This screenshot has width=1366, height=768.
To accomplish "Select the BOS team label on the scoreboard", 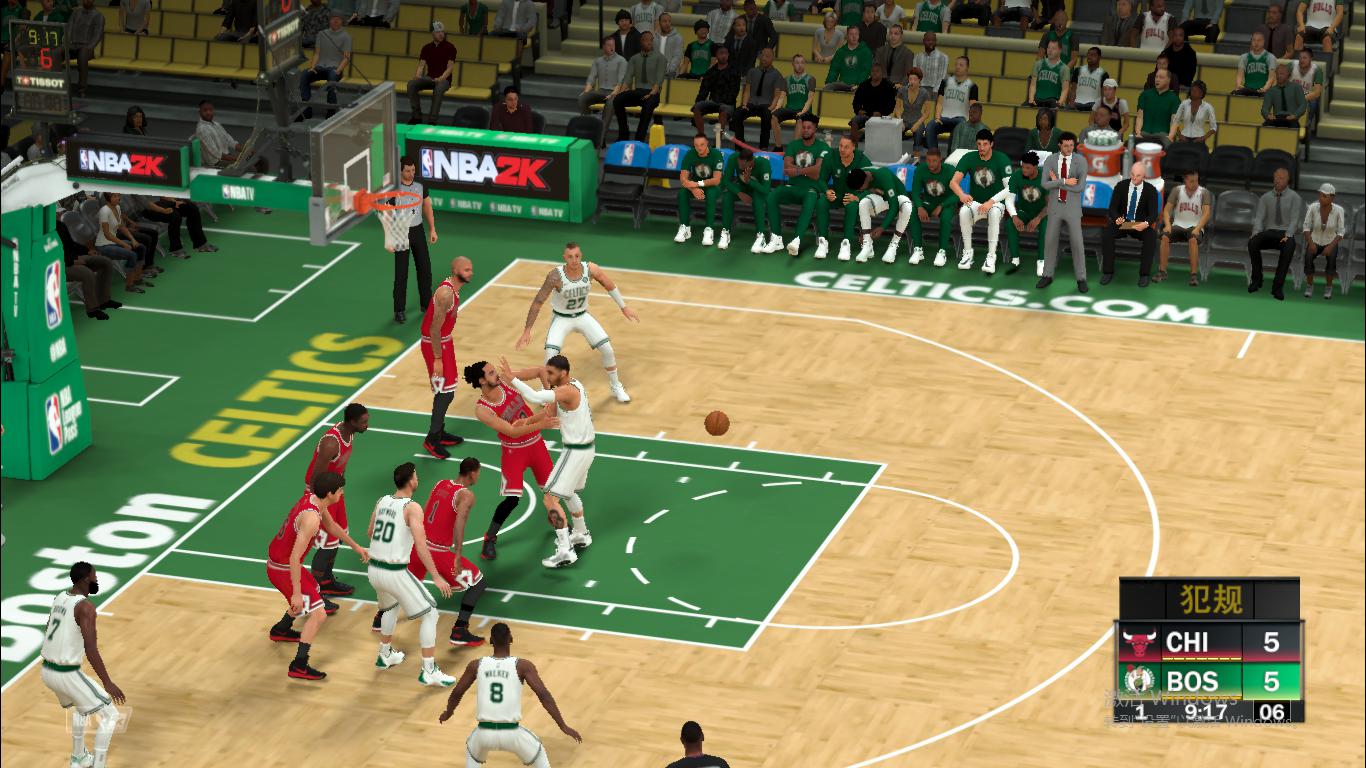I will pos(1192,679).
